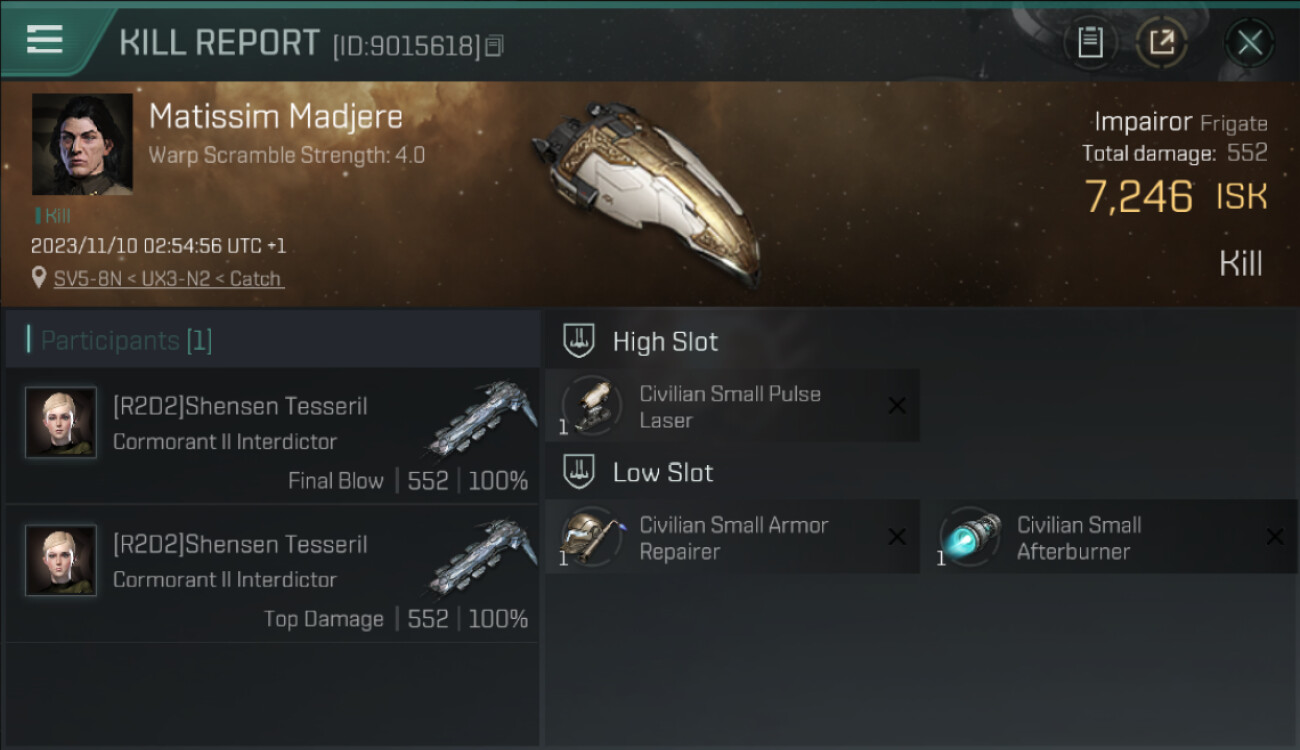This screenshot has width=1300, height=750.
Task: Open the clipboard report icon
Action: click(x=1090, y=42)
